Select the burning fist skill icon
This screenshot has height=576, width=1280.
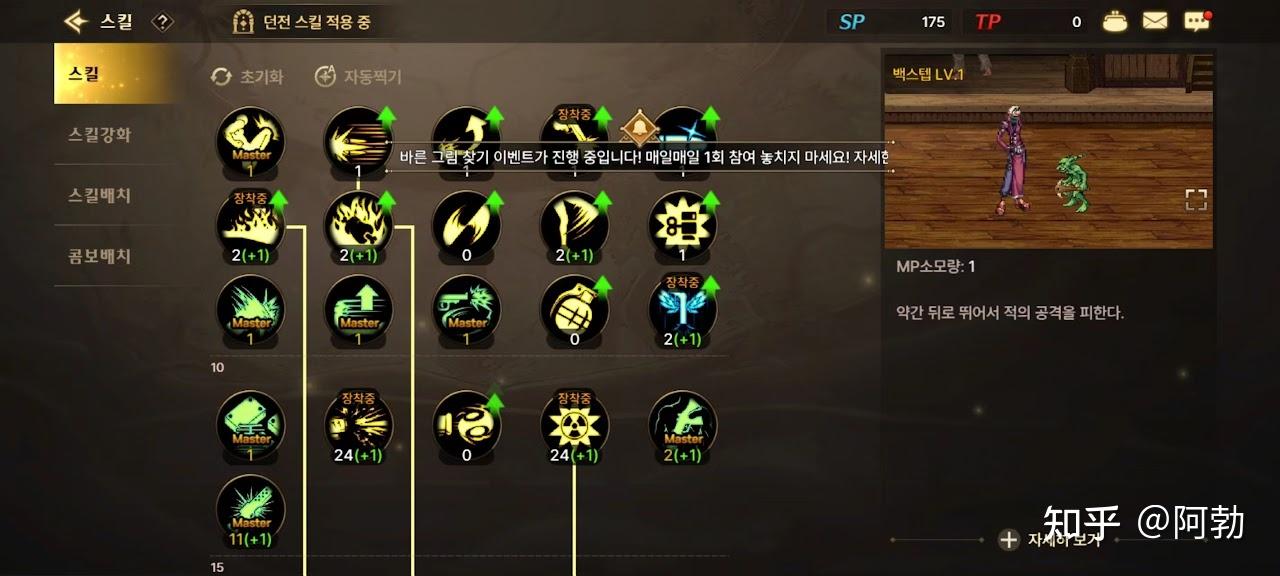point(358,224)
